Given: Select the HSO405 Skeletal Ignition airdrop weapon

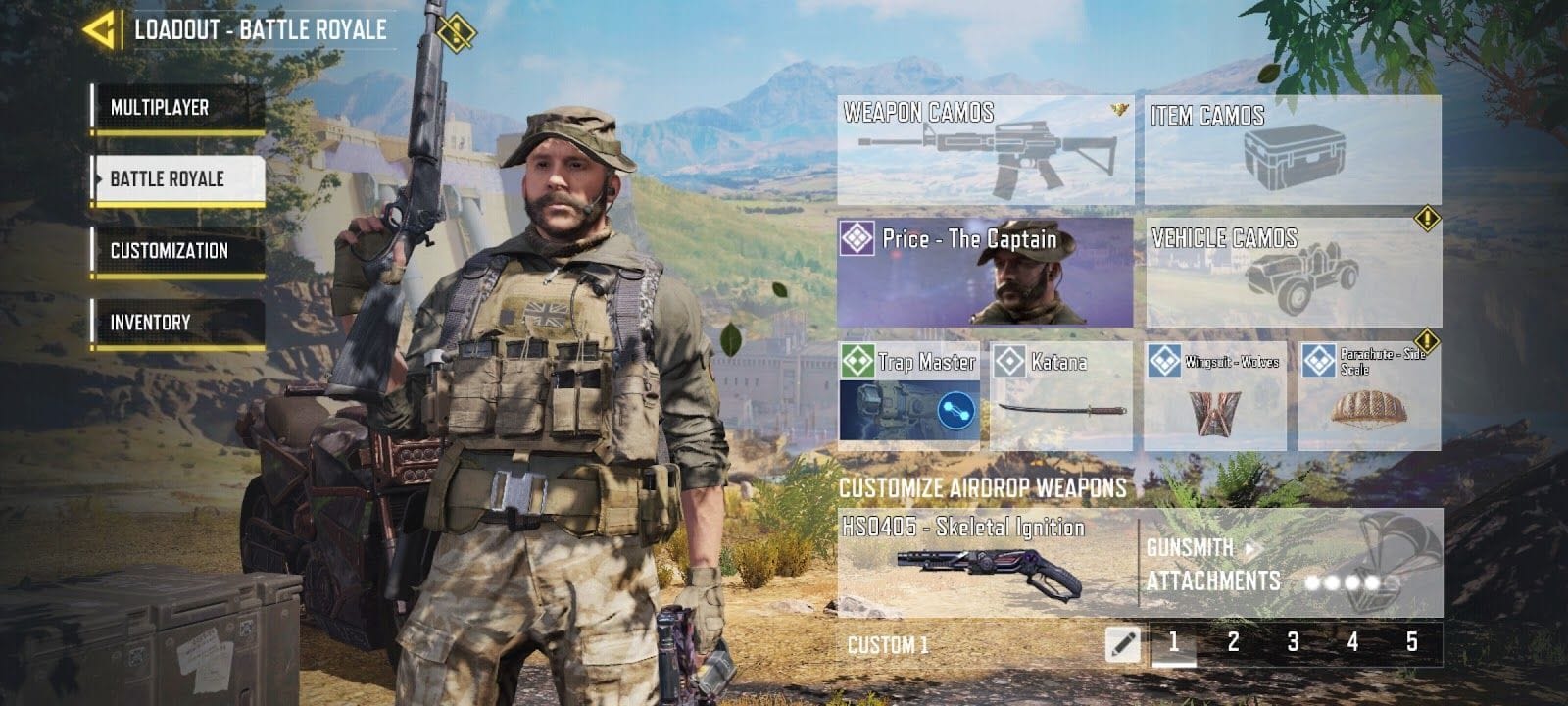Looking at the screenshot, I should pyautogui.click(x=985, y=562).
